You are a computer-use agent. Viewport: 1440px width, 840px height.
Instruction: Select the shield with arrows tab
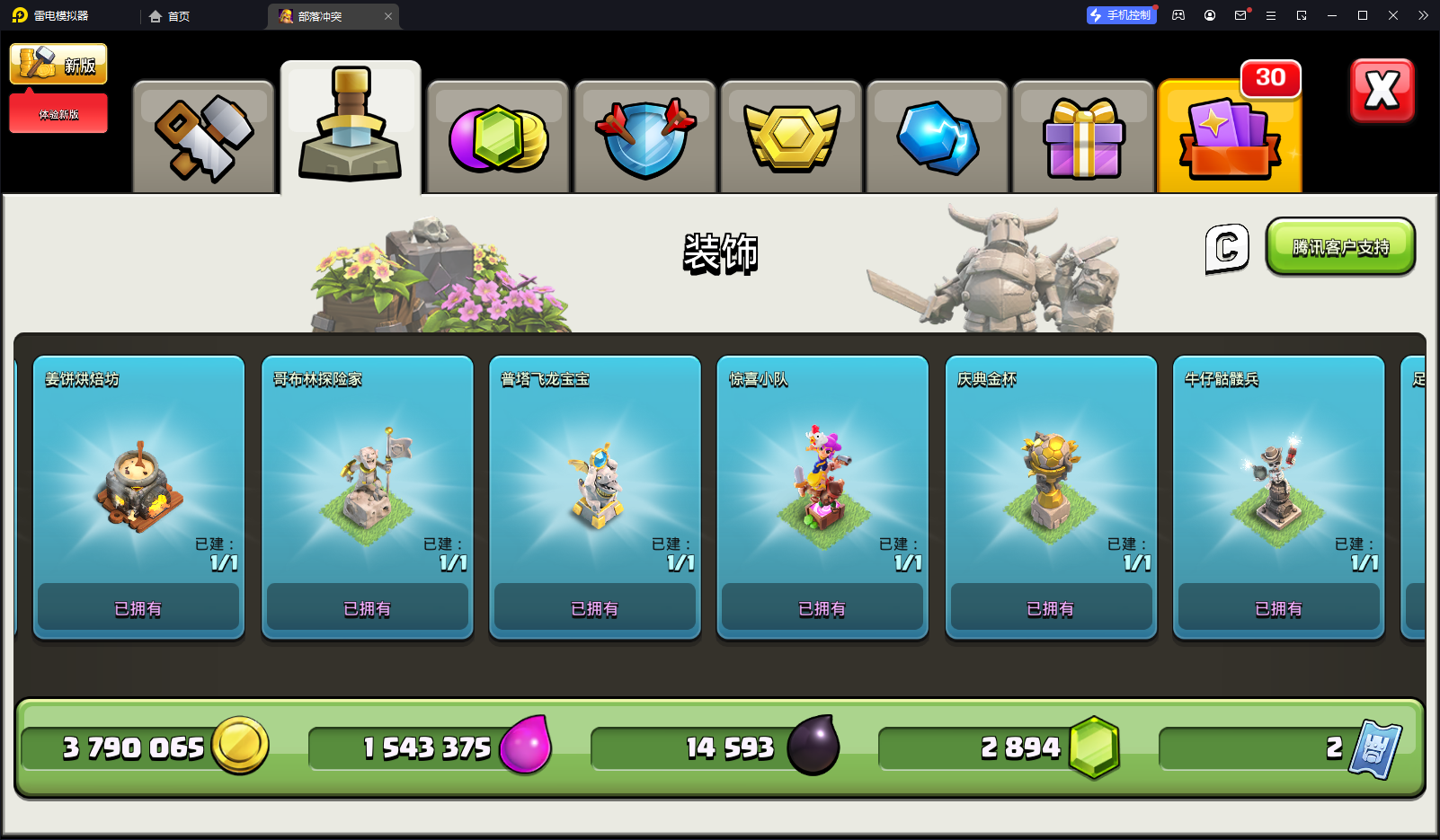point(644,138)
